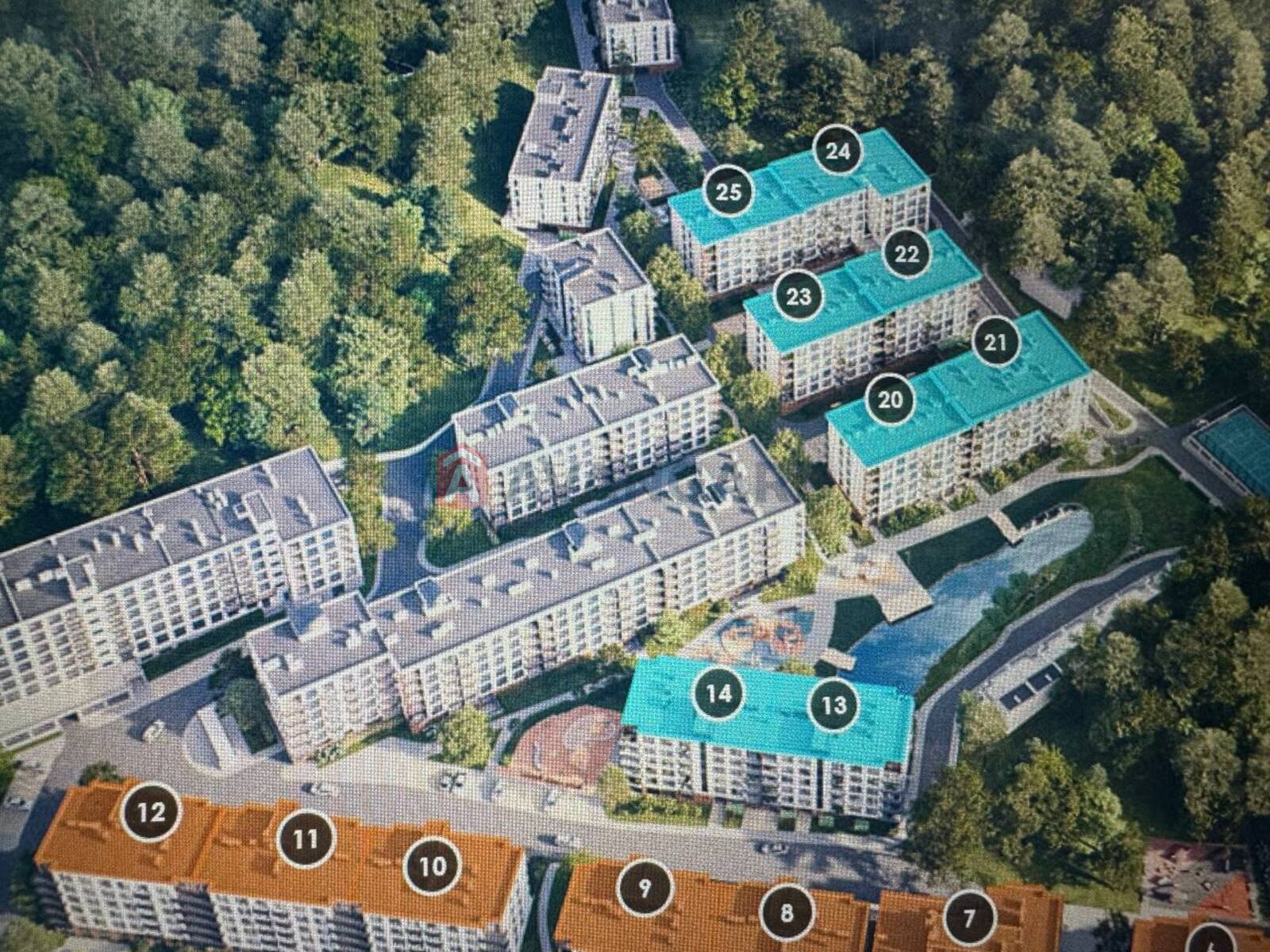Click building marker 23

pyautogui.click(x=799, y=296)
